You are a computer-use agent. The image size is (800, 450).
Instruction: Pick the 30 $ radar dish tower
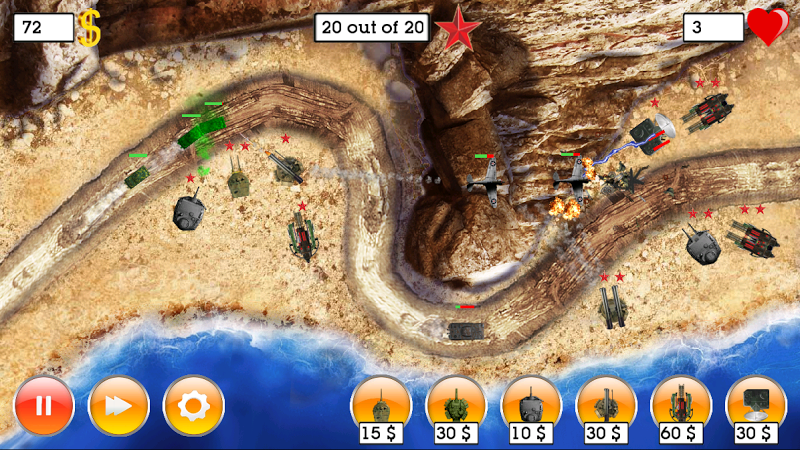pyautogui.click(x=756, y=405)
